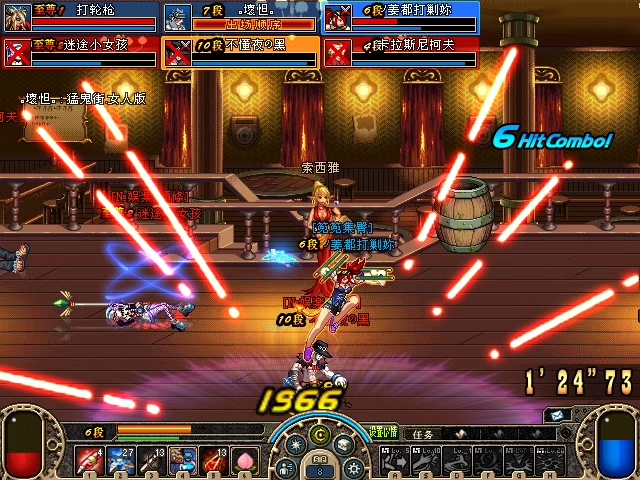The image size is (640, 480).
Task: Select the 姜都打剩妳 player panel
Action: [x=400, y=17]
